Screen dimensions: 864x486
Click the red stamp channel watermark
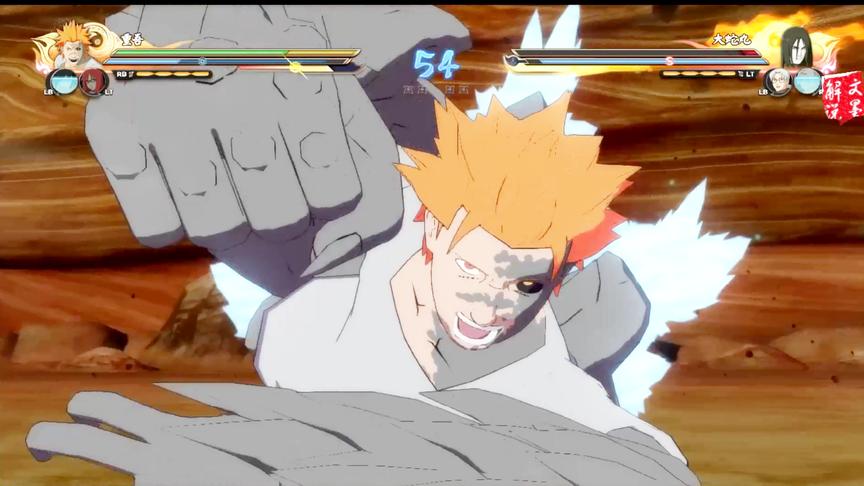843,96
